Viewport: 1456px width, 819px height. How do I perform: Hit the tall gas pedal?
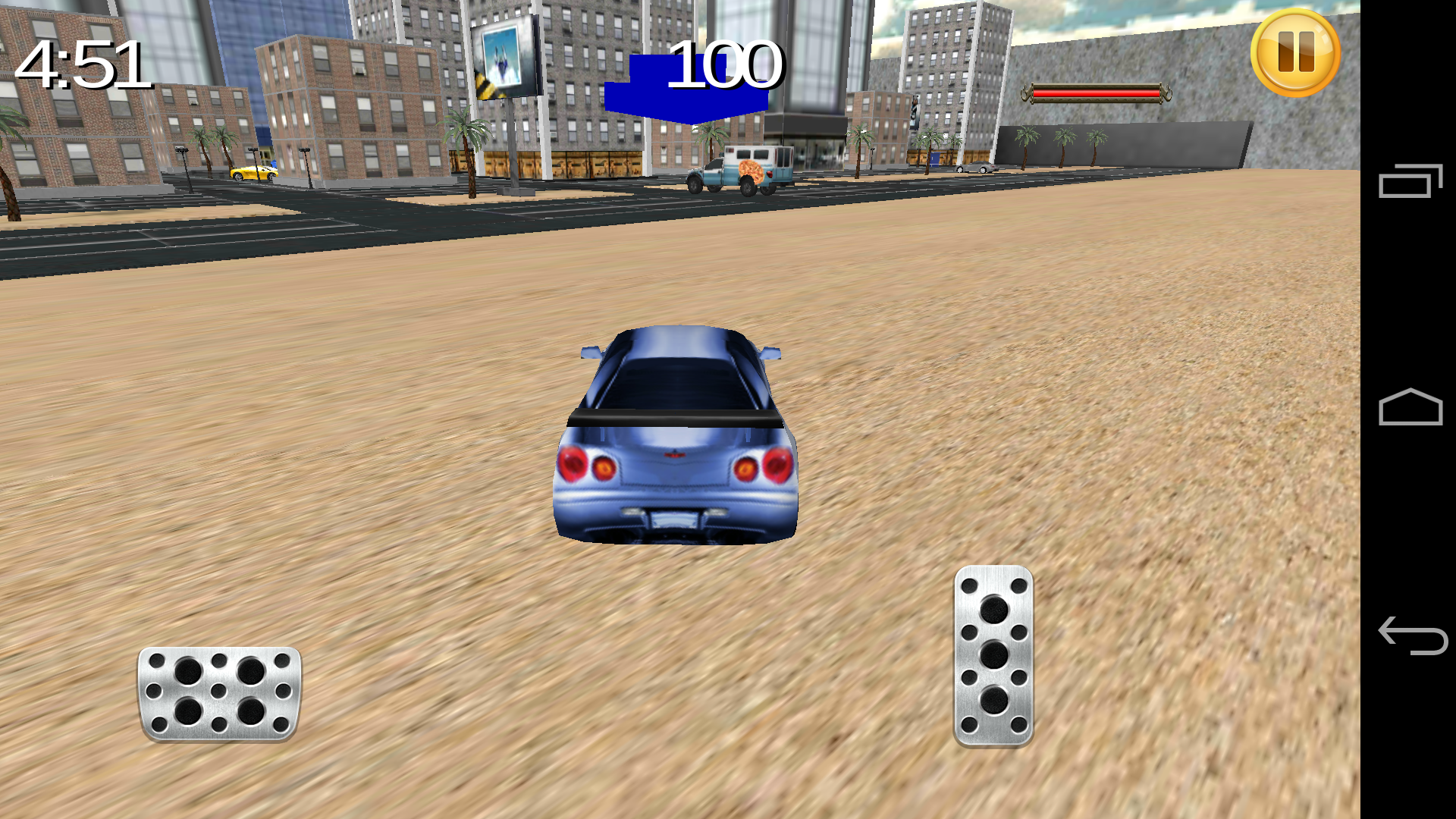coord(993,656)
